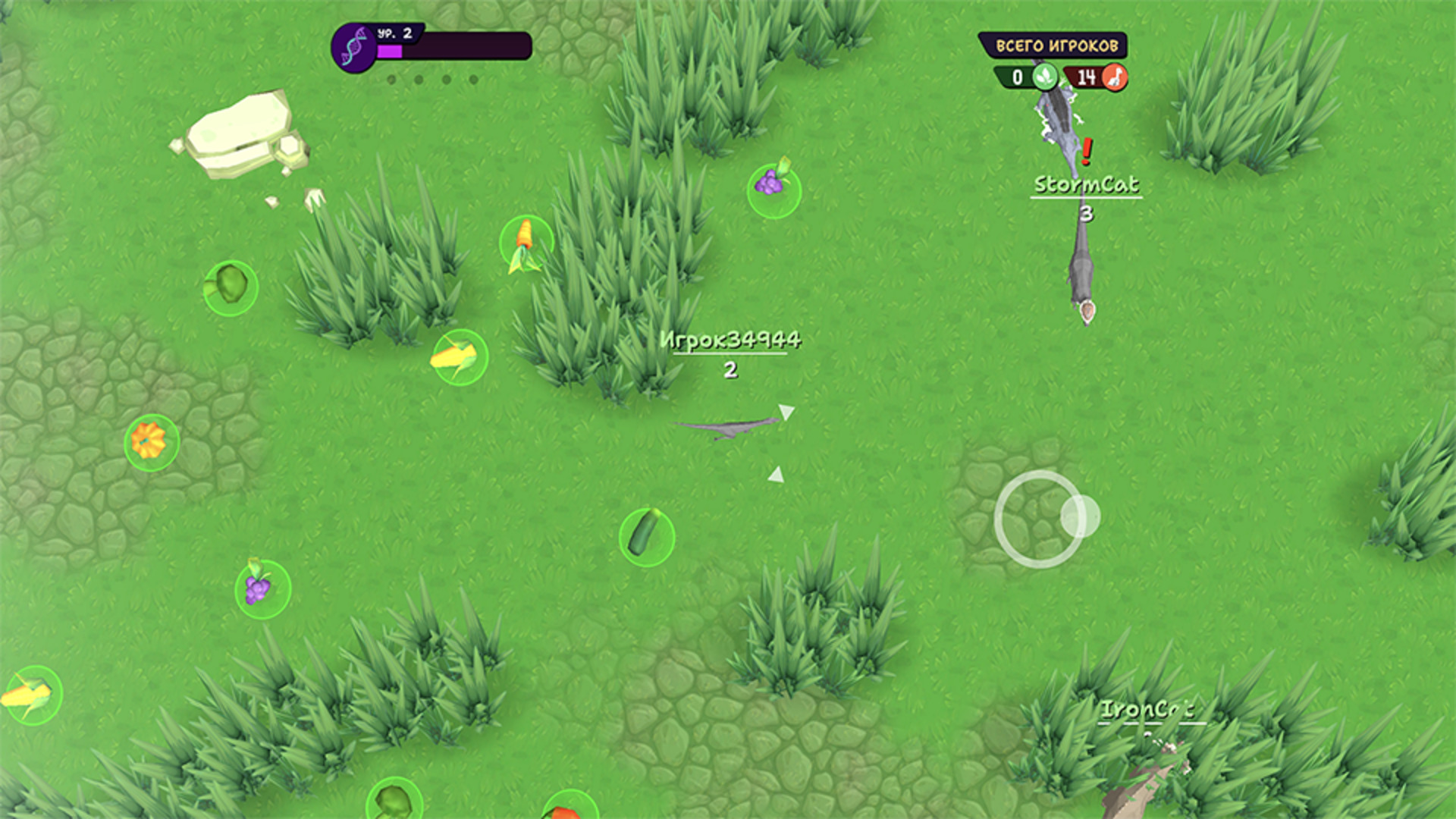Select the green leaf herbivore counter icon
The image size is (1456, 819).
click(x=1045, y=77)
